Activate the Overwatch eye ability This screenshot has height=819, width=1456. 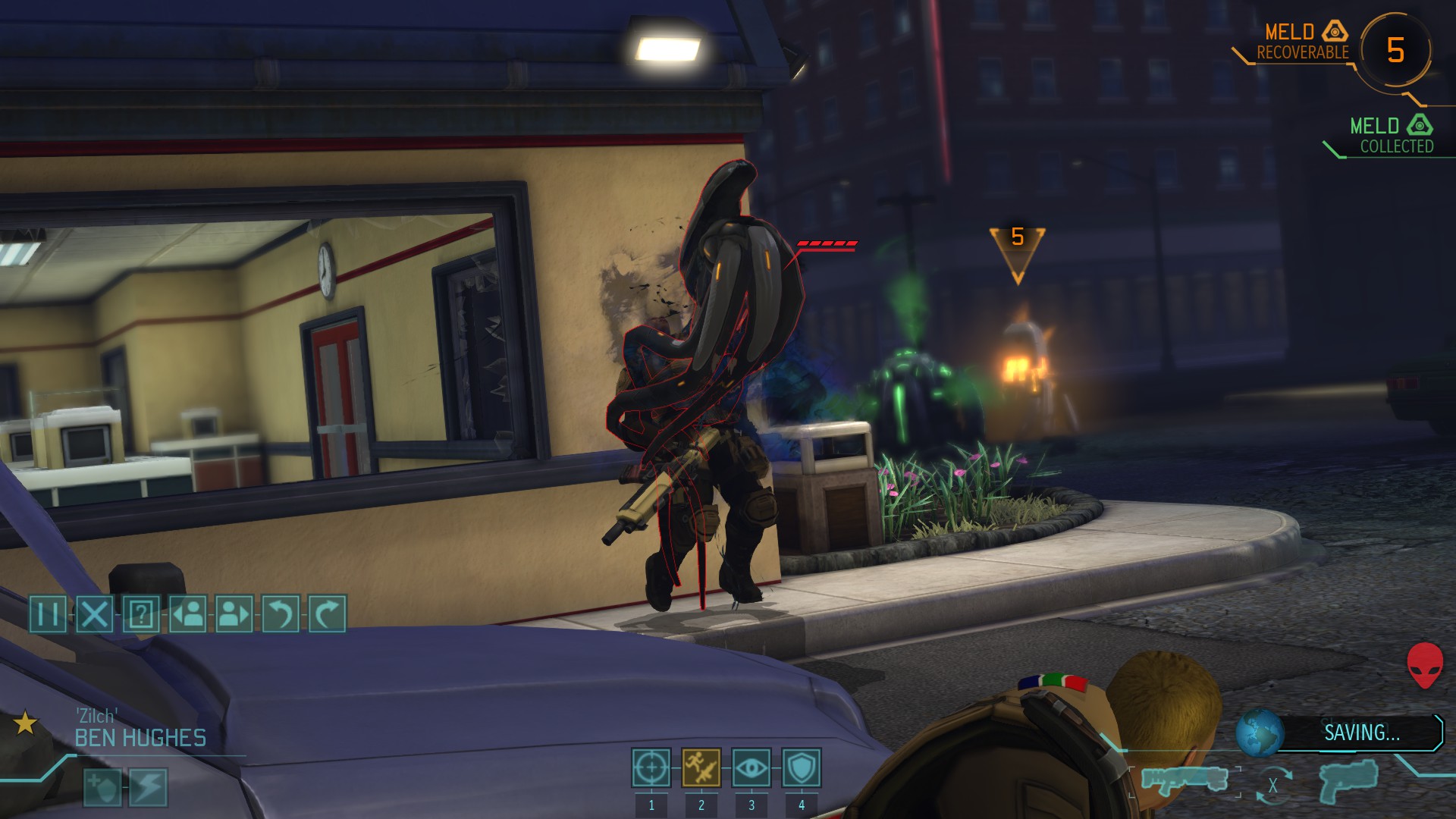751,768
